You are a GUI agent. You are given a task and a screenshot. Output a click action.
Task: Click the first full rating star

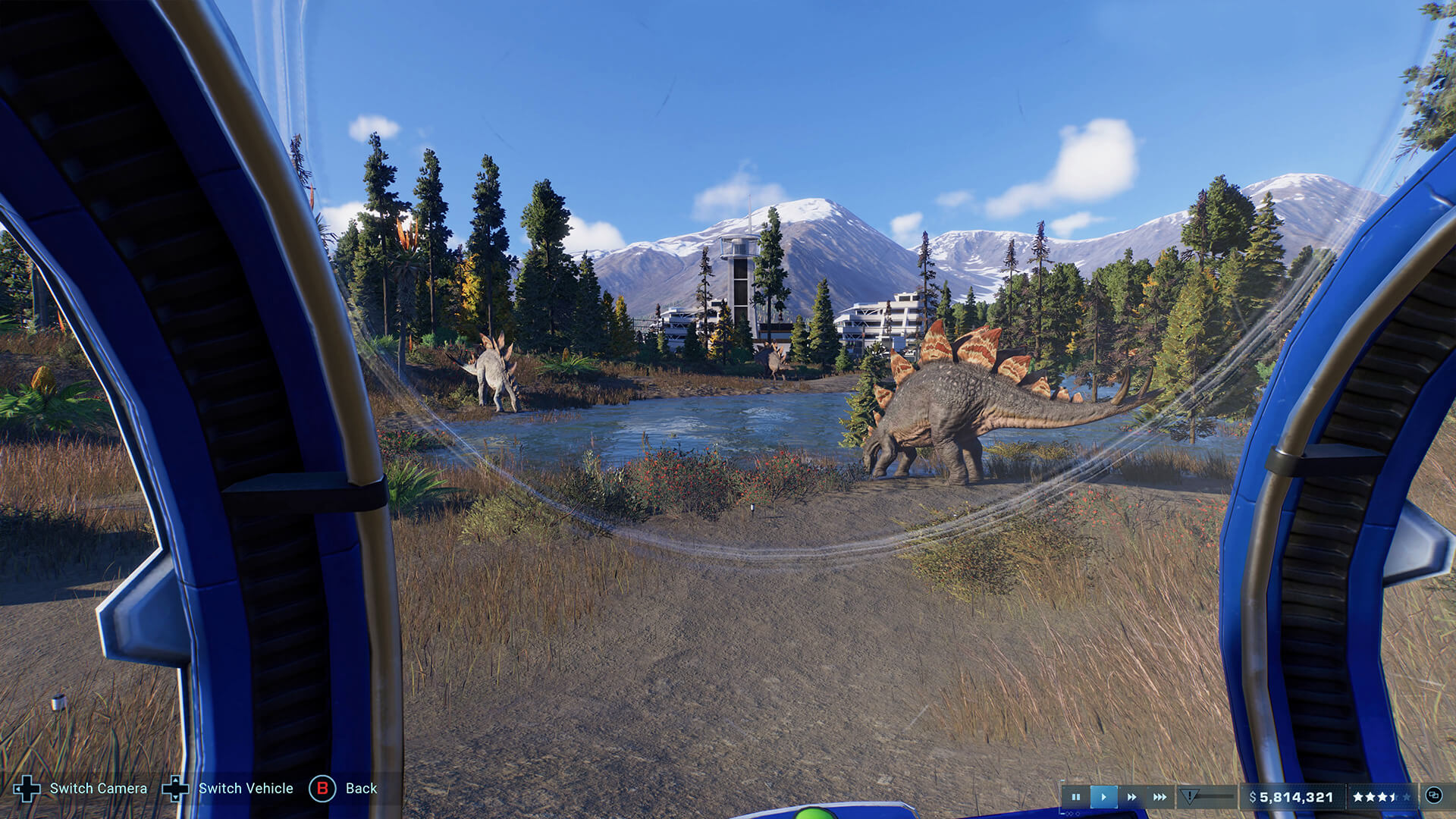(x=1358, y=796)
